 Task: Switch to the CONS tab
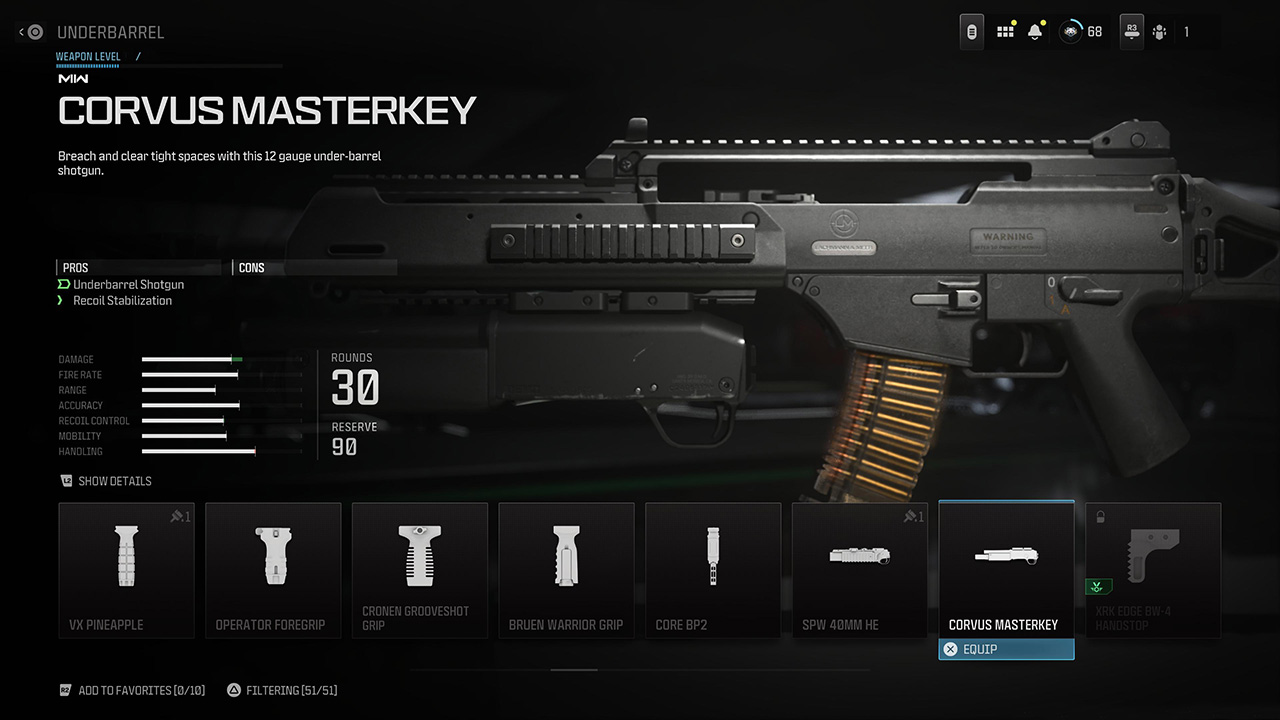pyautogui.click(x=251, y=267)
